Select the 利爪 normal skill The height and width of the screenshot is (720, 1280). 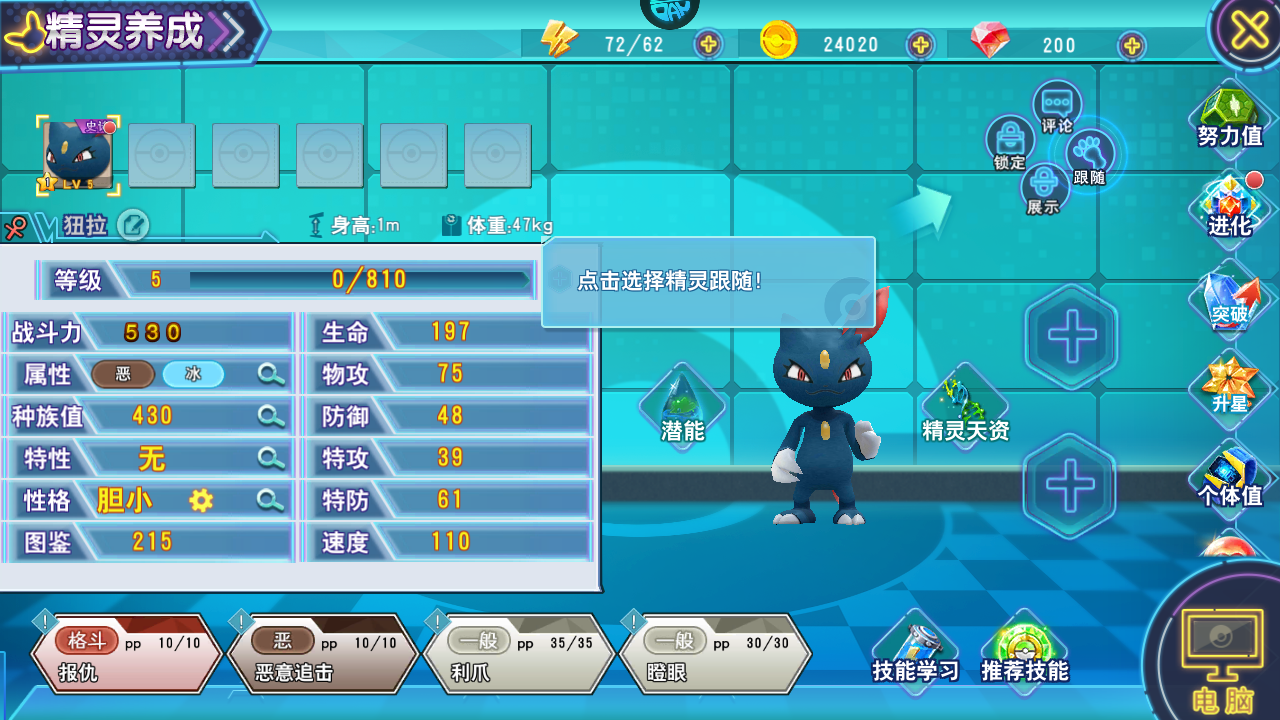pos(518,655)
